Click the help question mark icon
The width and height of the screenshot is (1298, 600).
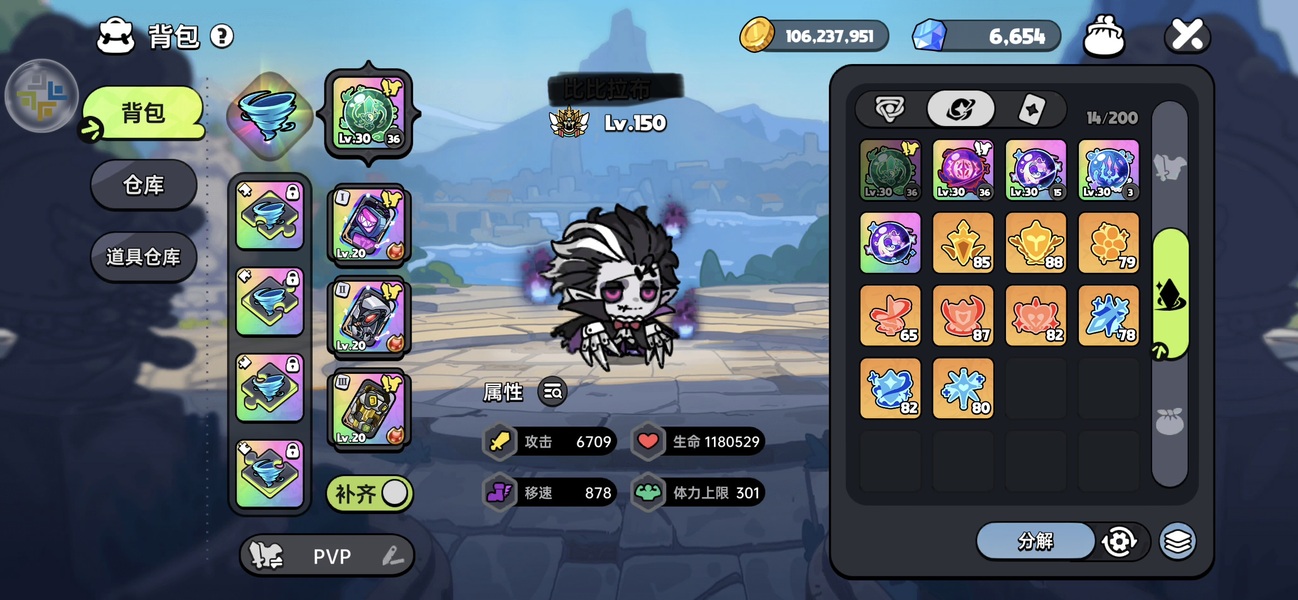222,37
